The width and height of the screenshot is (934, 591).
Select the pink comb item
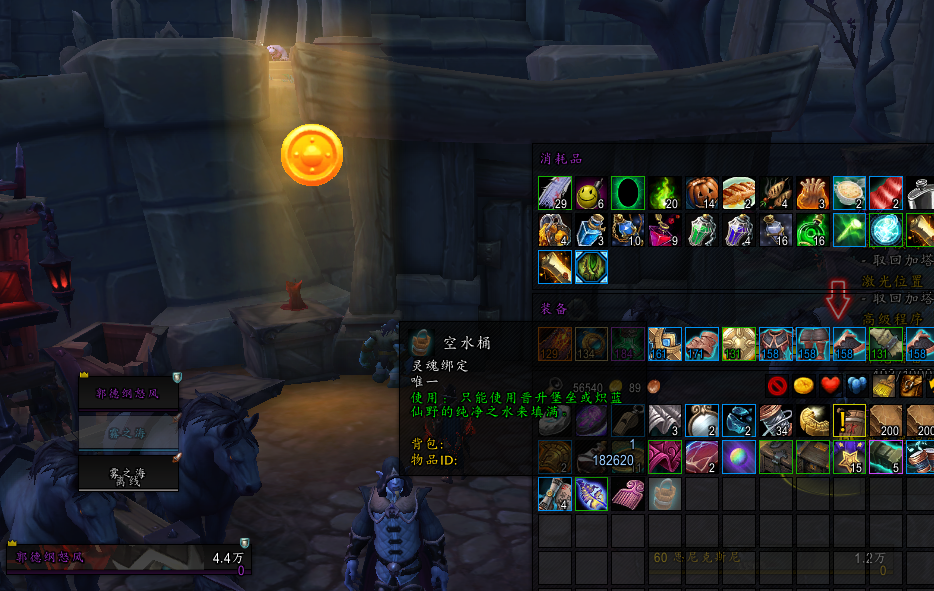[628, 493]
